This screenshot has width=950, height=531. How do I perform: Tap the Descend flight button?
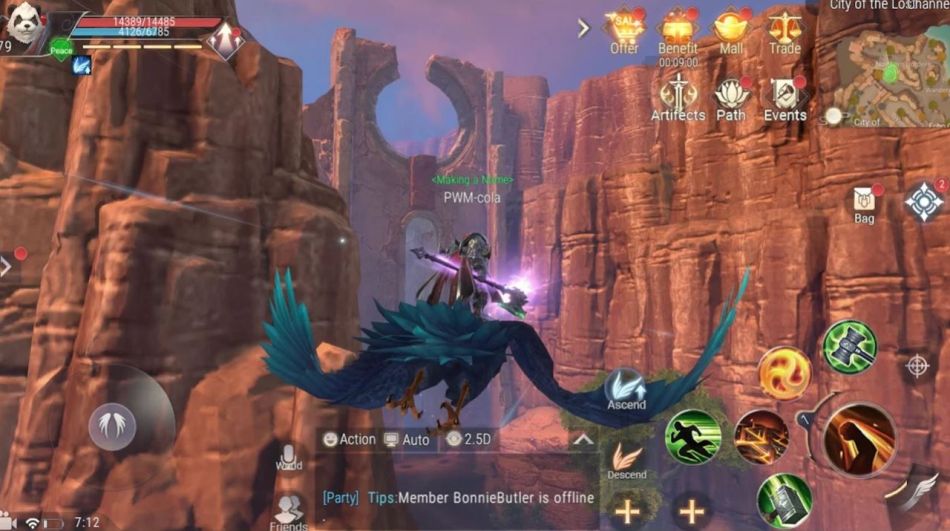coord(627,460)
